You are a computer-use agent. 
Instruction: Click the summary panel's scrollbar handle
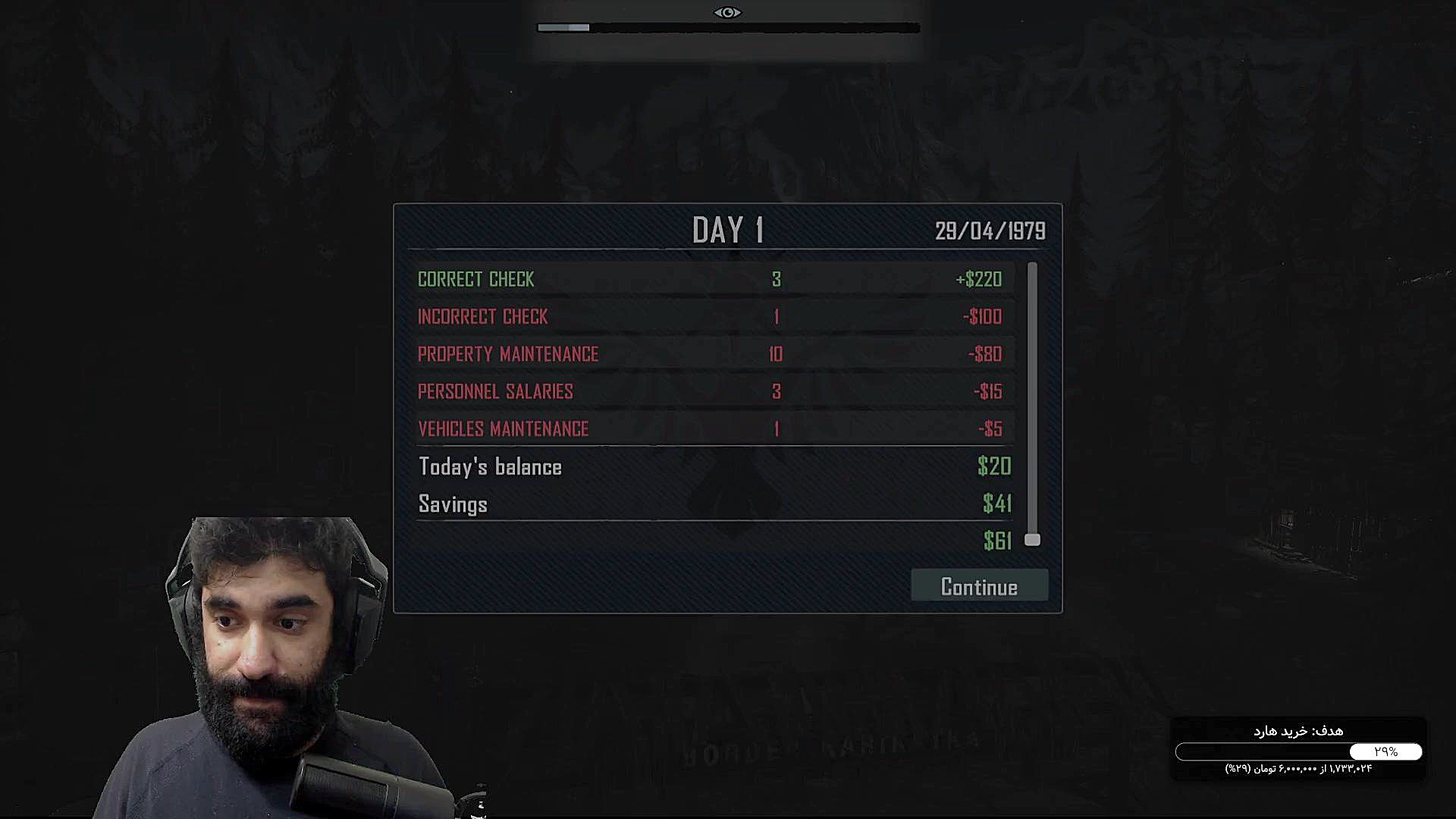coord(1032,539)
